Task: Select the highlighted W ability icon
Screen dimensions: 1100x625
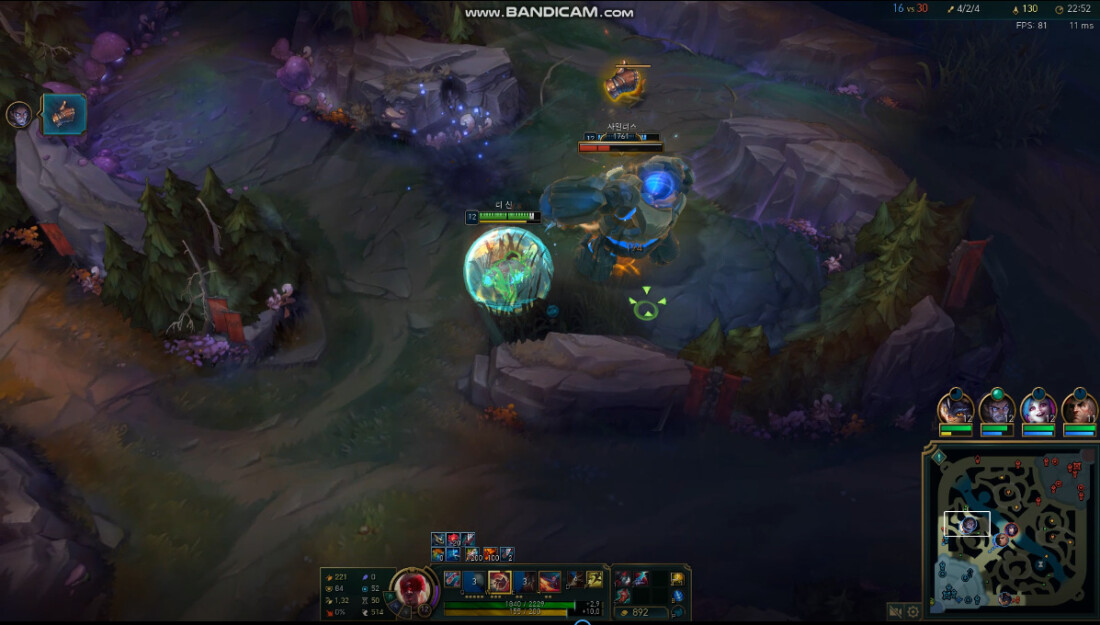Action: pos(499,581)
